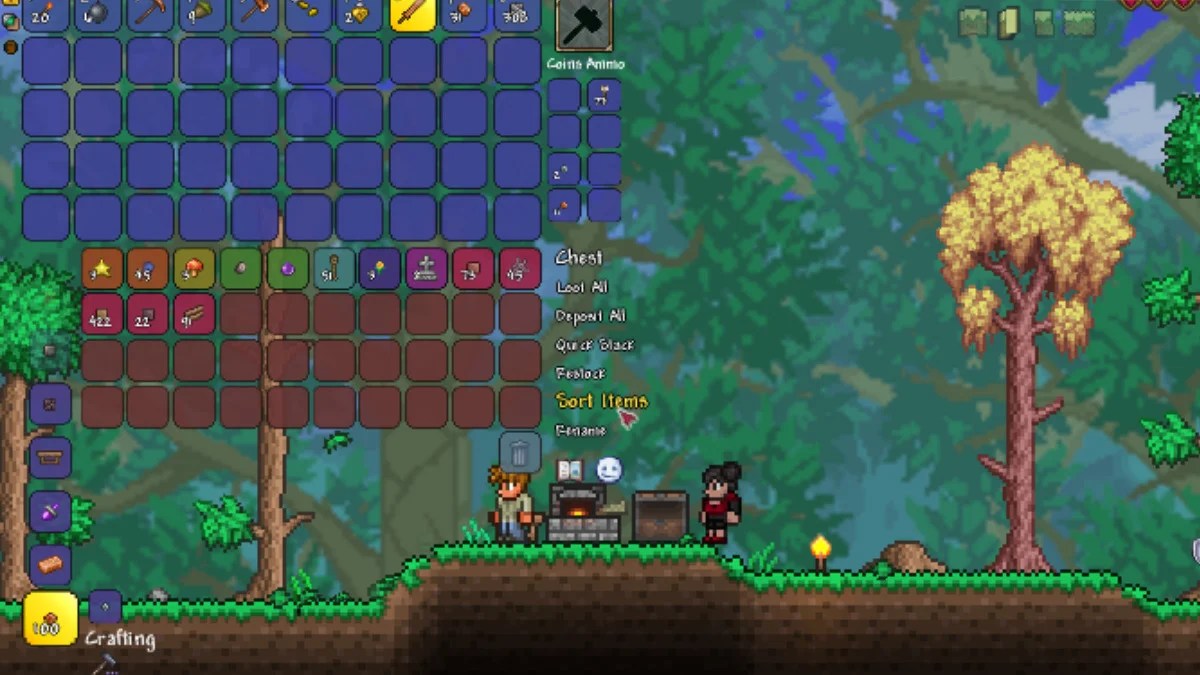Loot all items from the chest

point(582,287)
